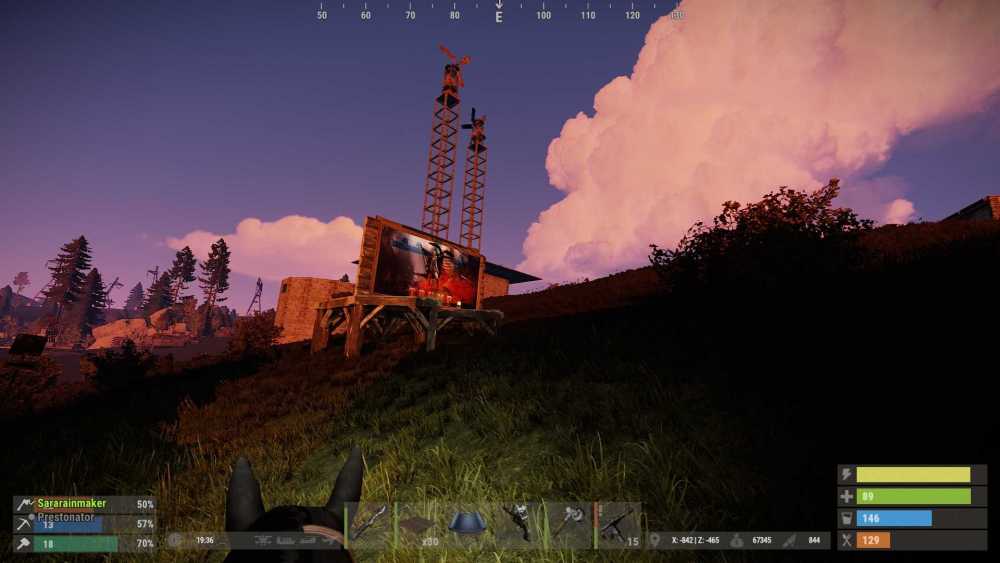
Task: Equip the dark power tool slot
Action: tap(519, 525)
